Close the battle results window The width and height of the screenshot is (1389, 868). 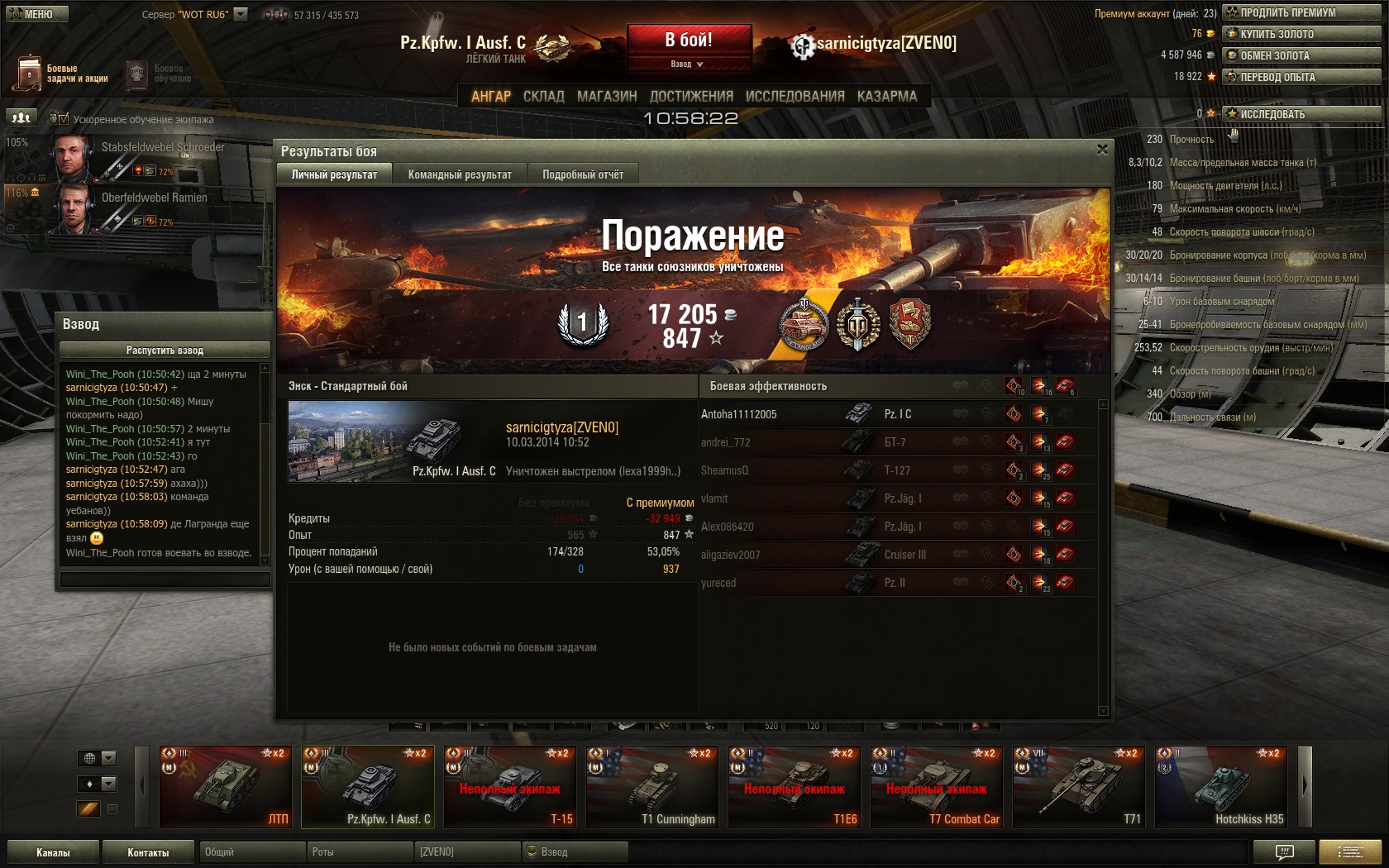tap(1102, 150)
